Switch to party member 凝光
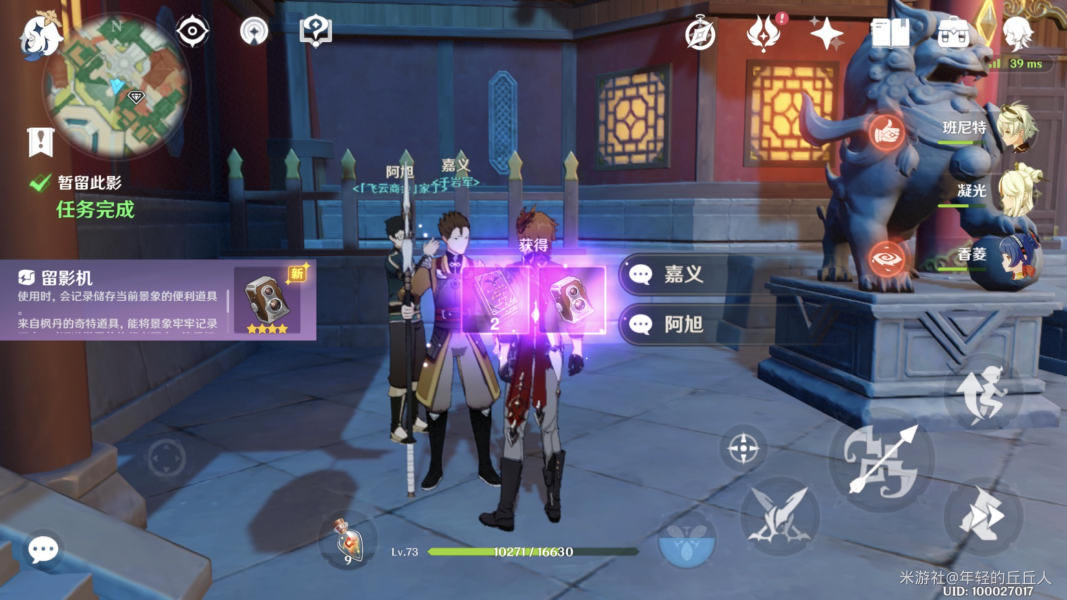The height and width of the screenshot is (600, 1067). (x=1017, y=190)
